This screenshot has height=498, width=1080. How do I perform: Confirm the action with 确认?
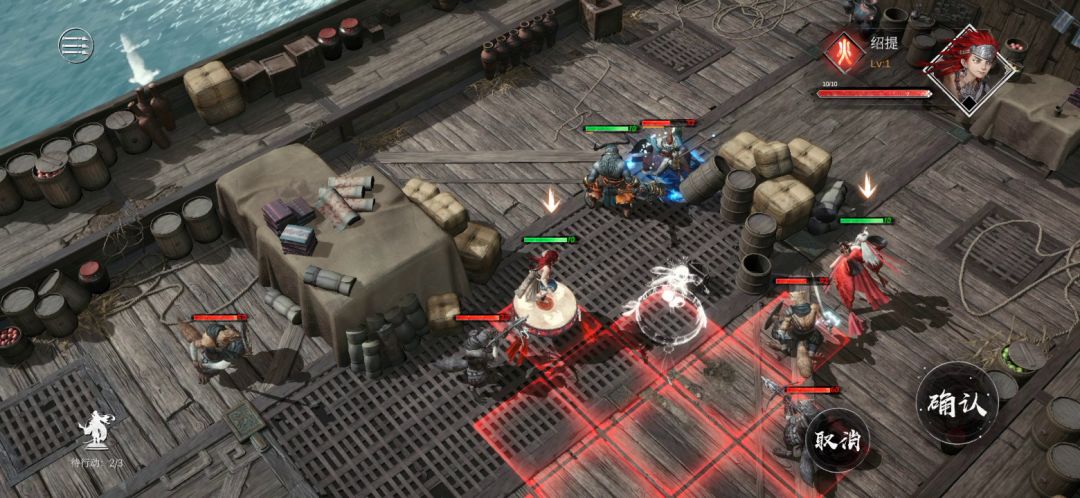click(957, 403)
